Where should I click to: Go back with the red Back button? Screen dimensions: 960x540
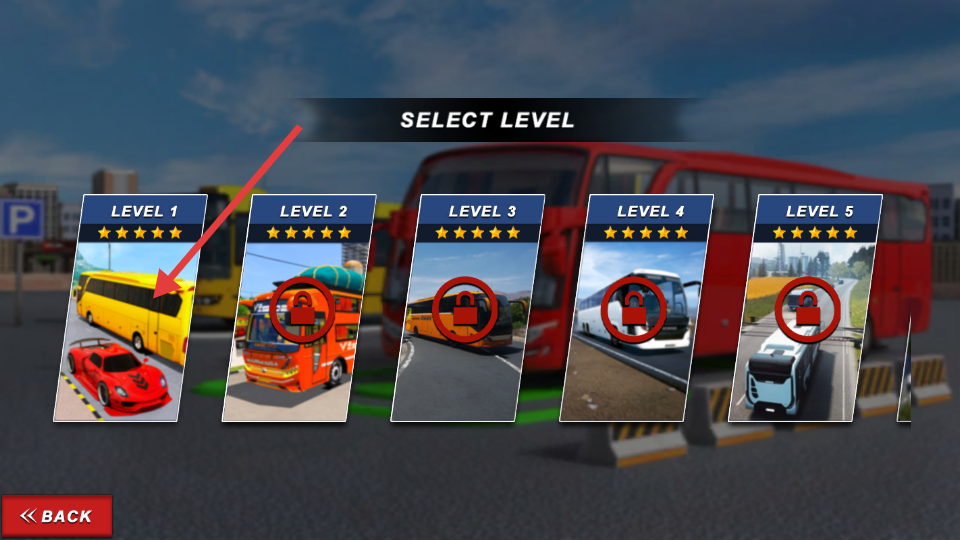(x=57, y=516)
